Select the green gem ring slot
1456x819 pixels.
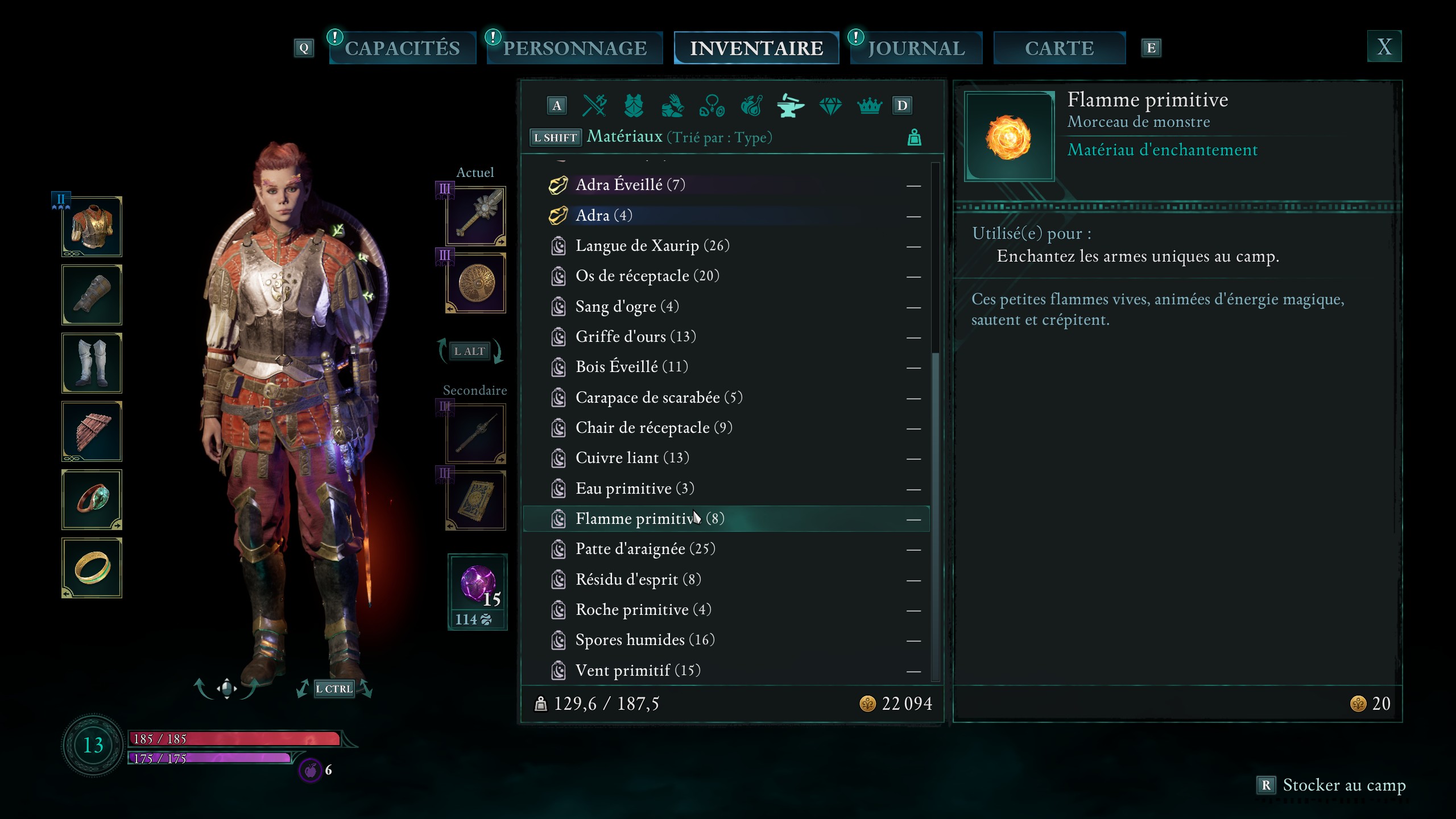click(92, 500)
